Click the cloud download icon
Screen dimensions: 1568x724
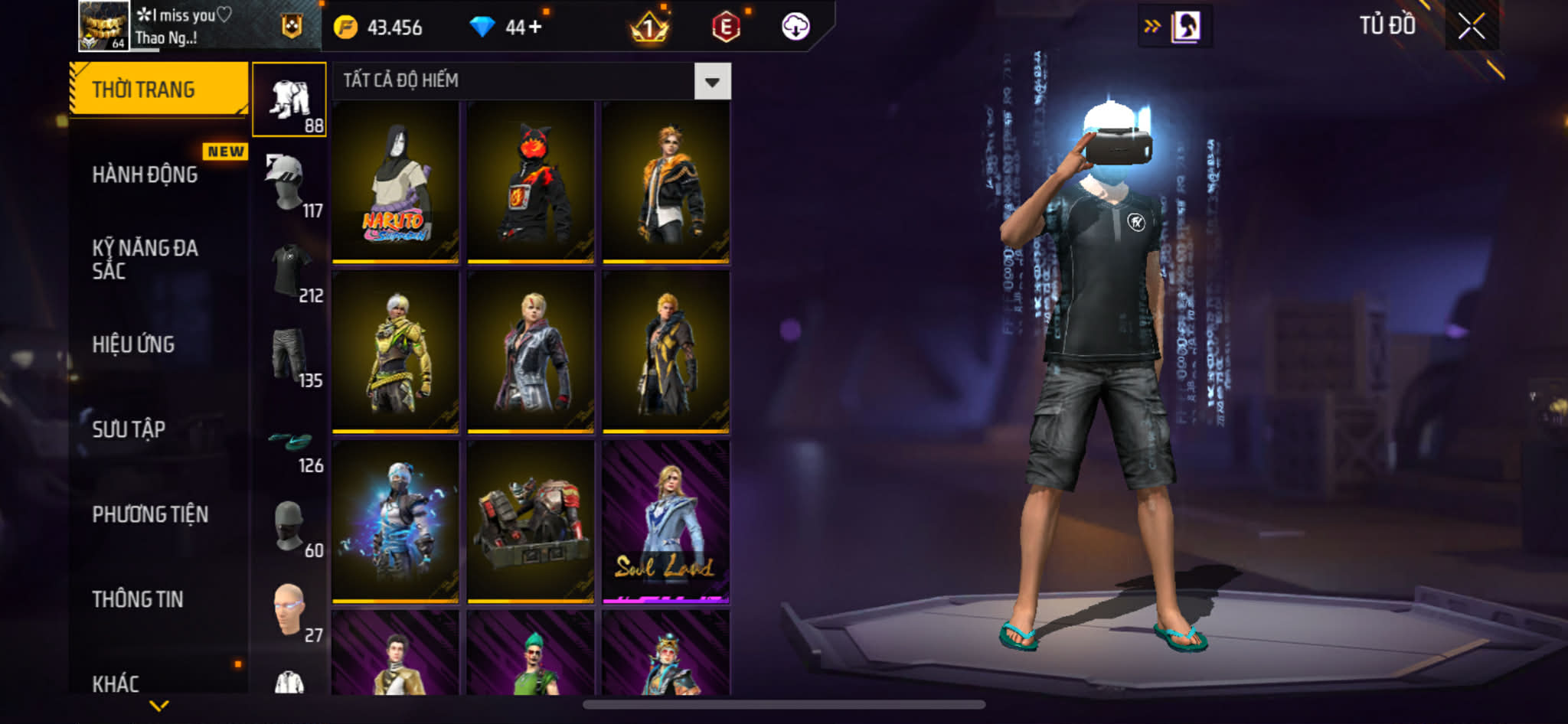[x=795, y=27]
